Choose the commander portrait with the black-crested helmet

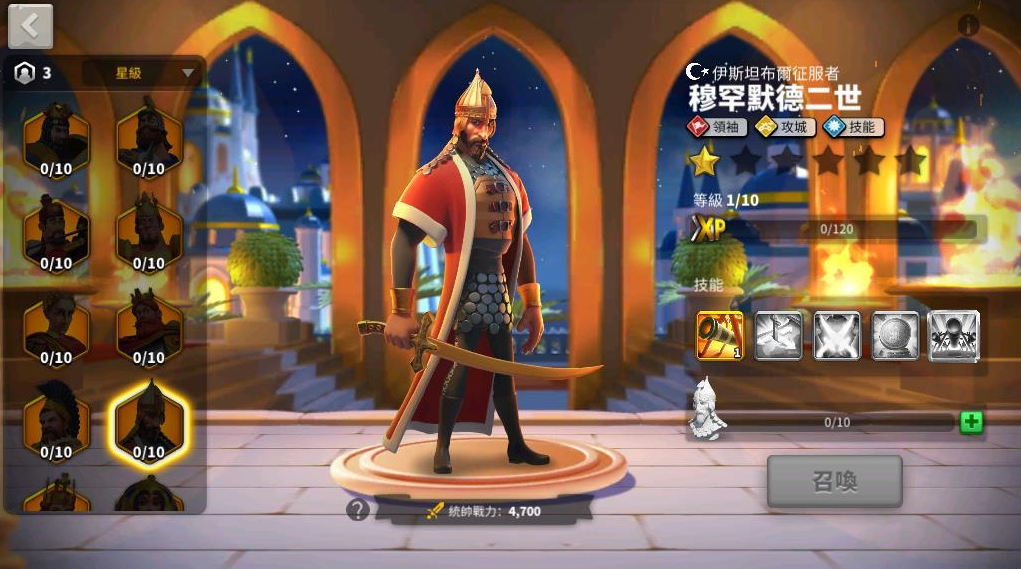tap(56, 420)
